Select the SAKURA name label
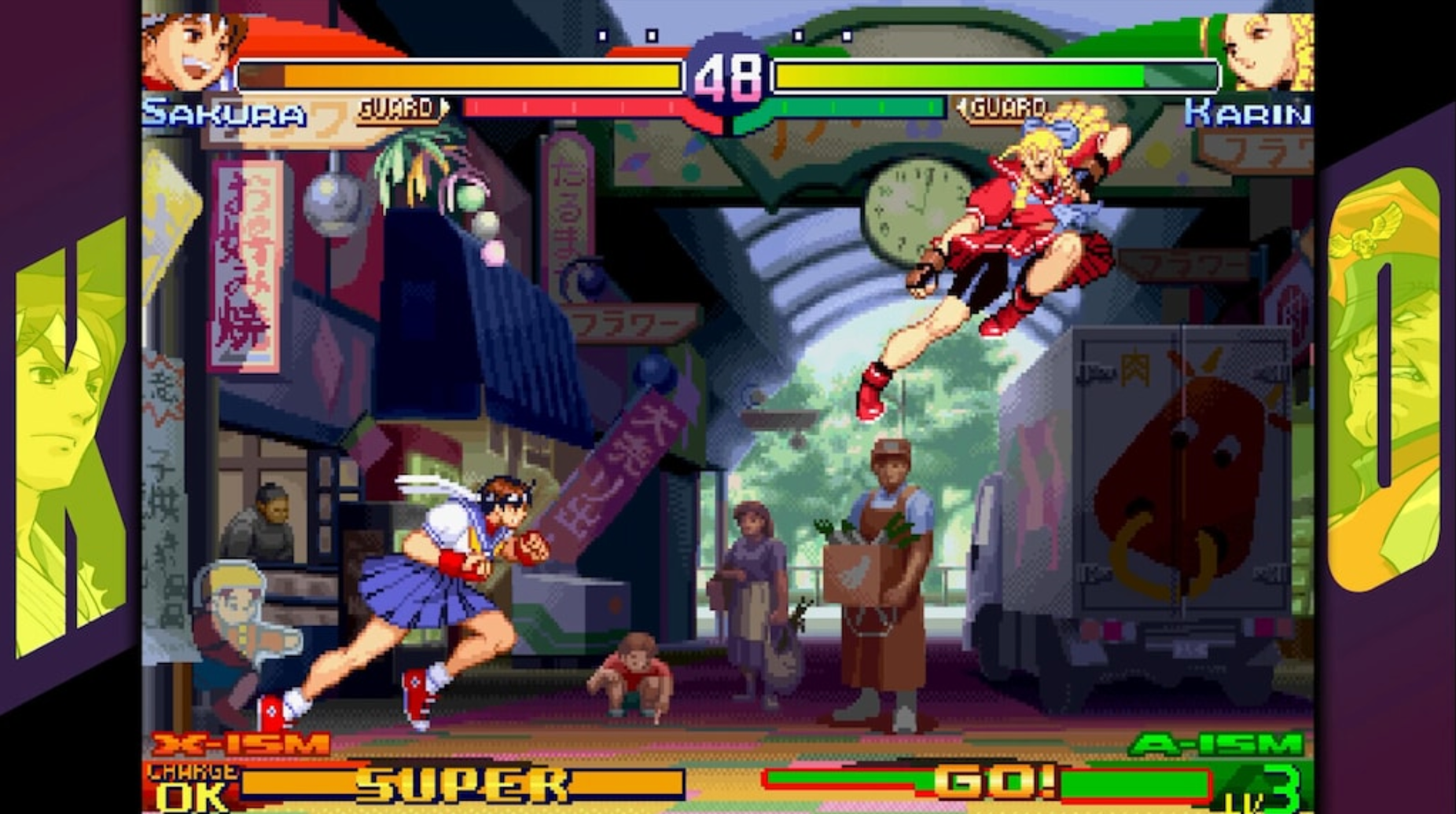 224,112
